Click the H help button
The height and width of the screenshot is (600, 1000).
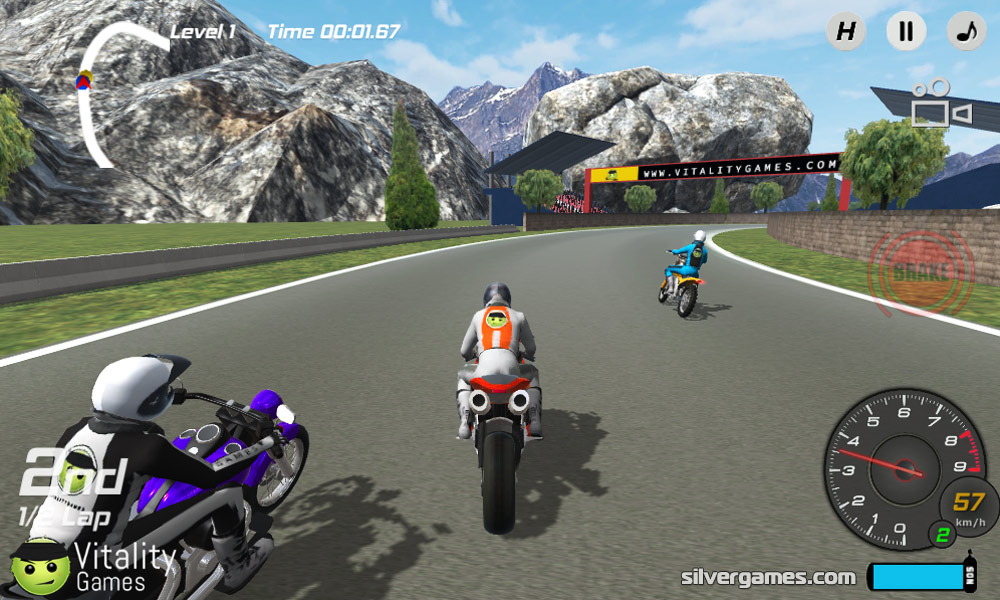tap(846, 31)
